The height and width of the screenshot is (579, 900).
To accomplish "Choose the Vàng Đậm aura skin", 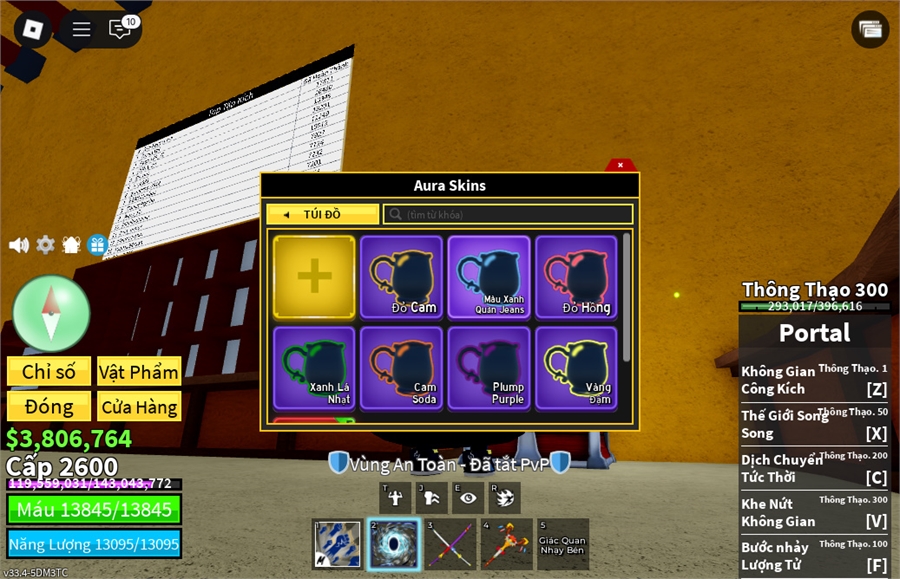I will (577, 368).
